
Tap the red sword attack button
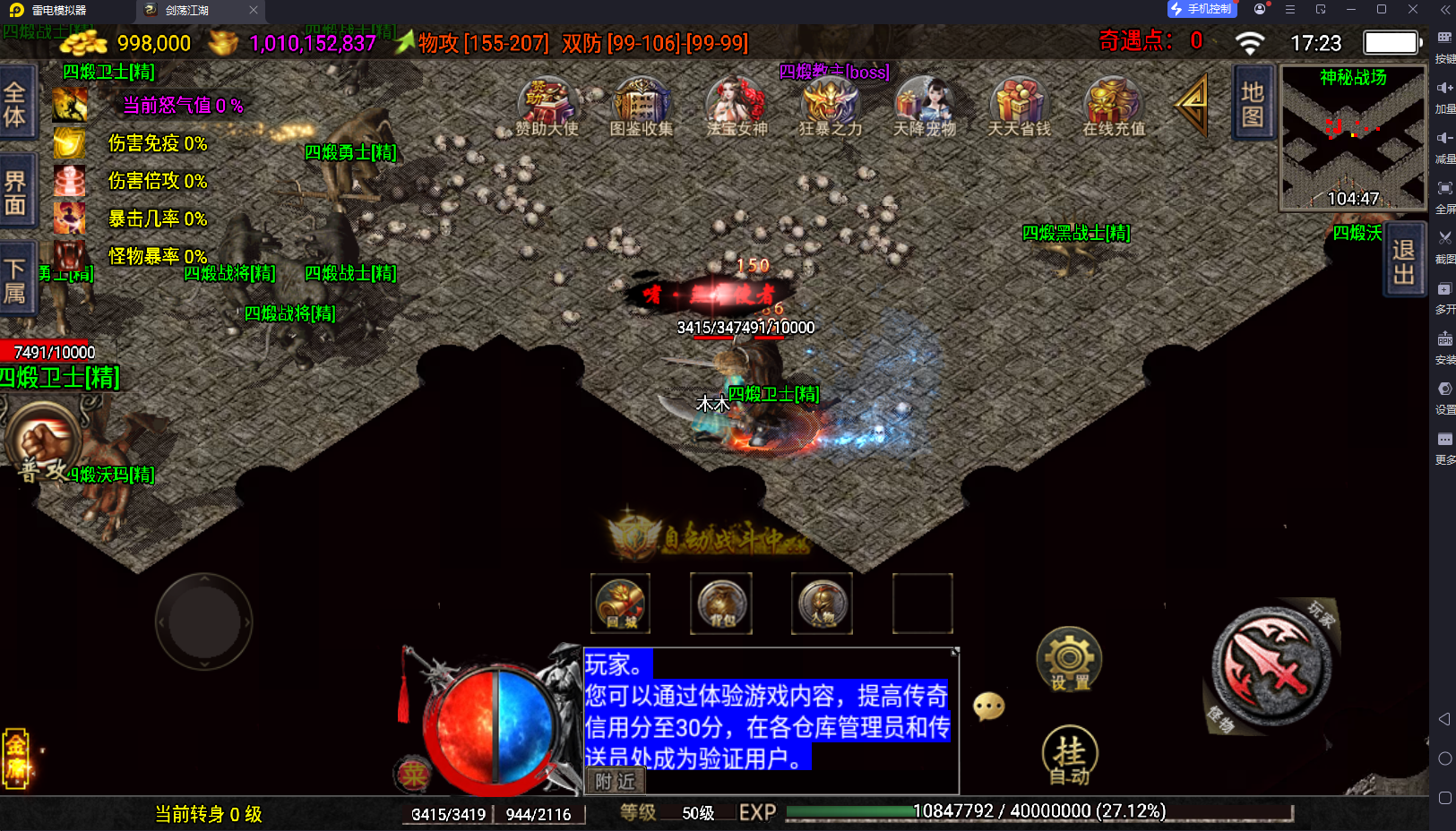(1271, 666)
